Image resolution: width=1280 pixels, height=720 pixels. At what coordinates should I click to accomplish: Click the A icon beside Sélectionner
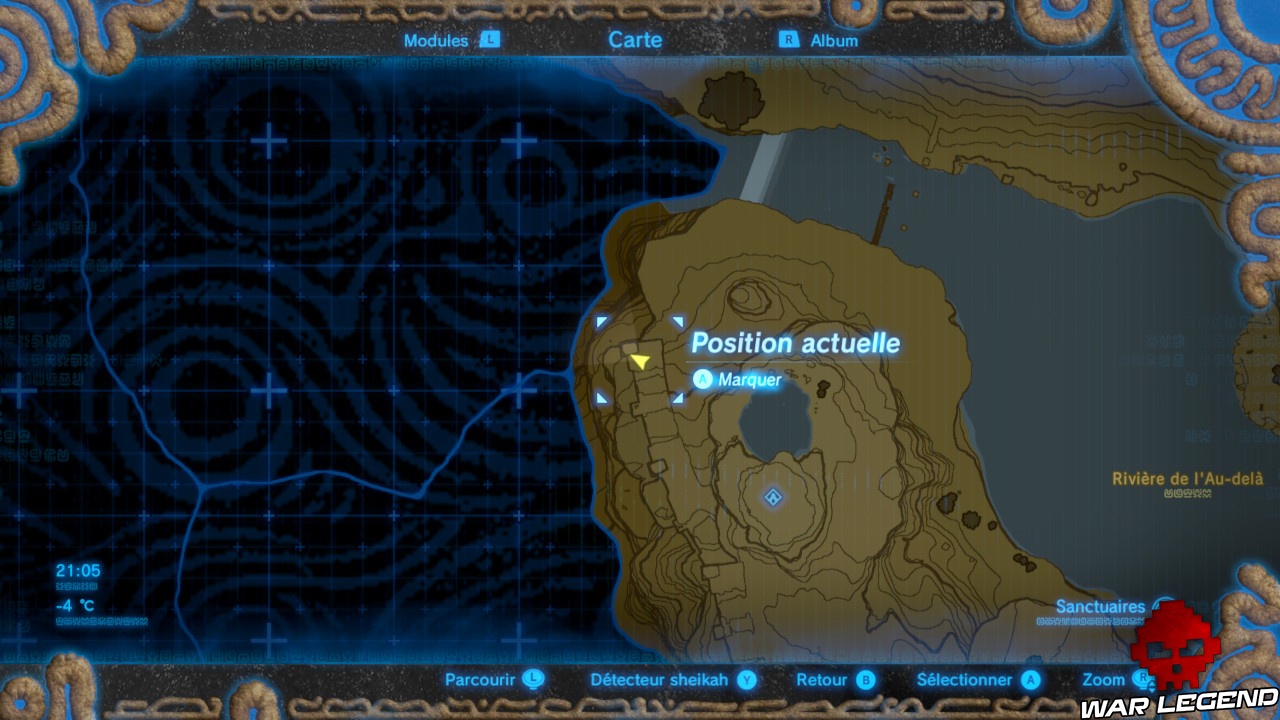[1030, 679]
